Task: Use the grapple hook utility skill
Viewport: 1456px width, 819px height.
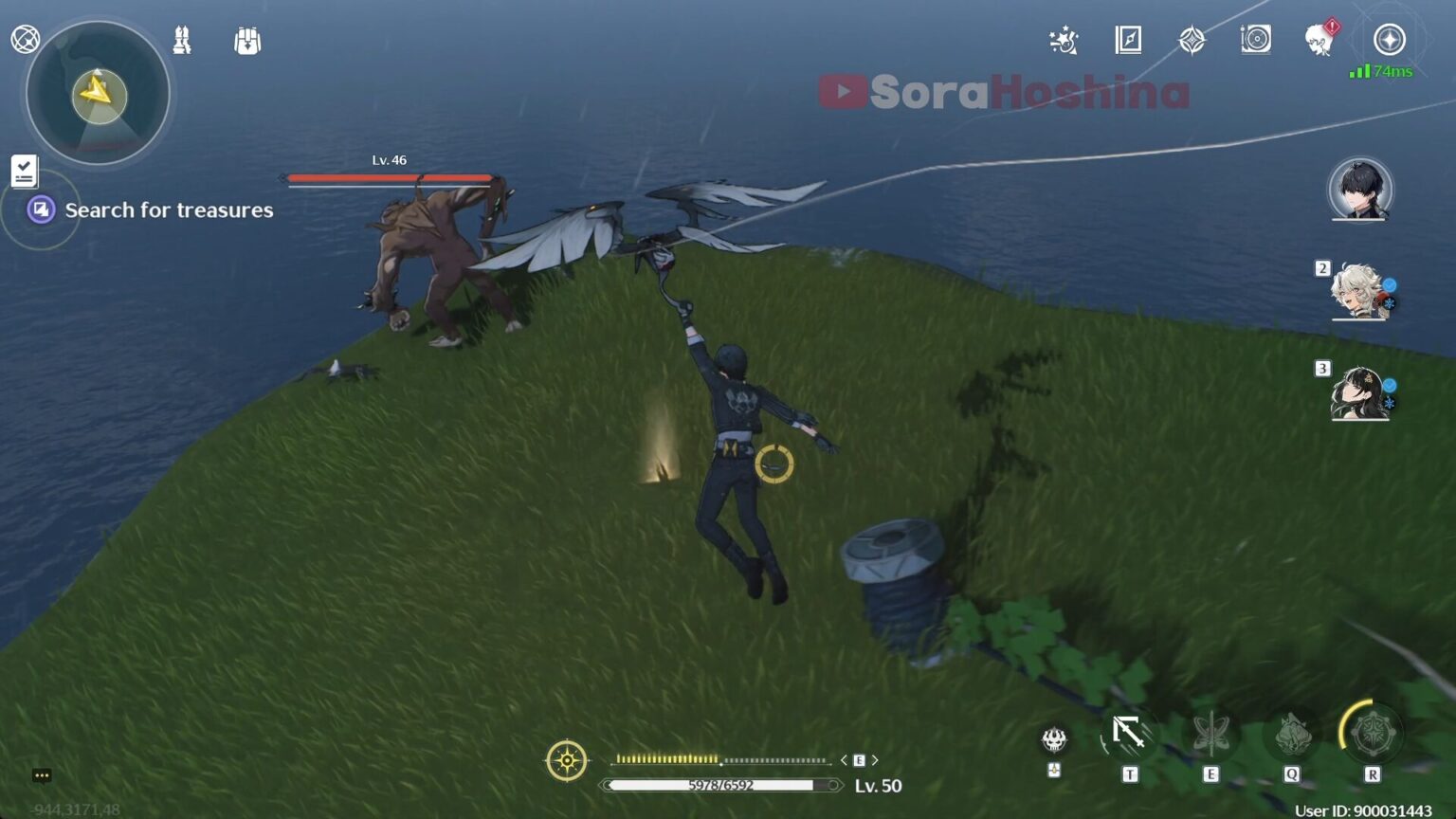Action: point(1128,734)
